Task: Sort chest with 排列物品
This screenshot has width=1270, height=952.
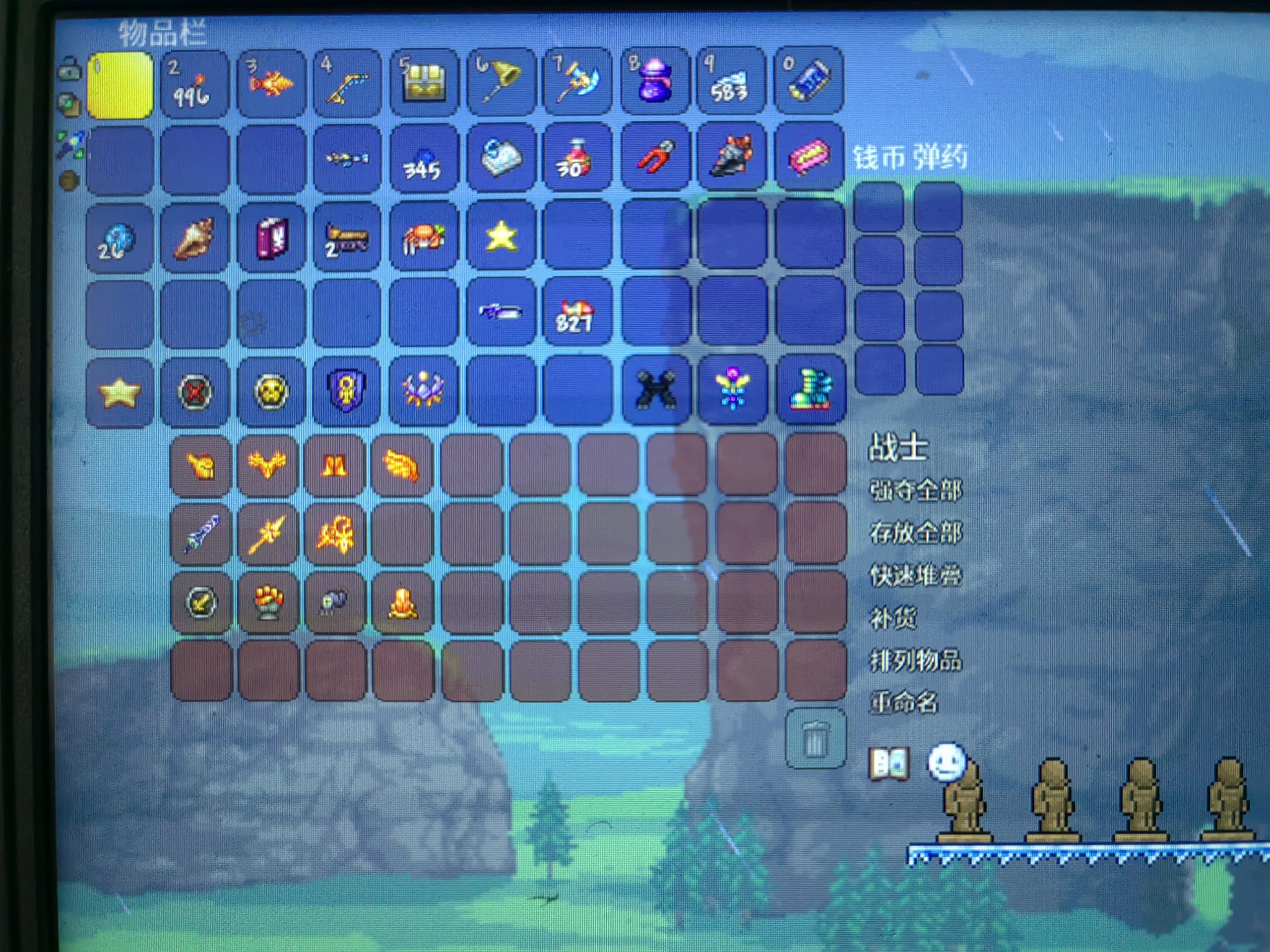Action: pos(915,660)
